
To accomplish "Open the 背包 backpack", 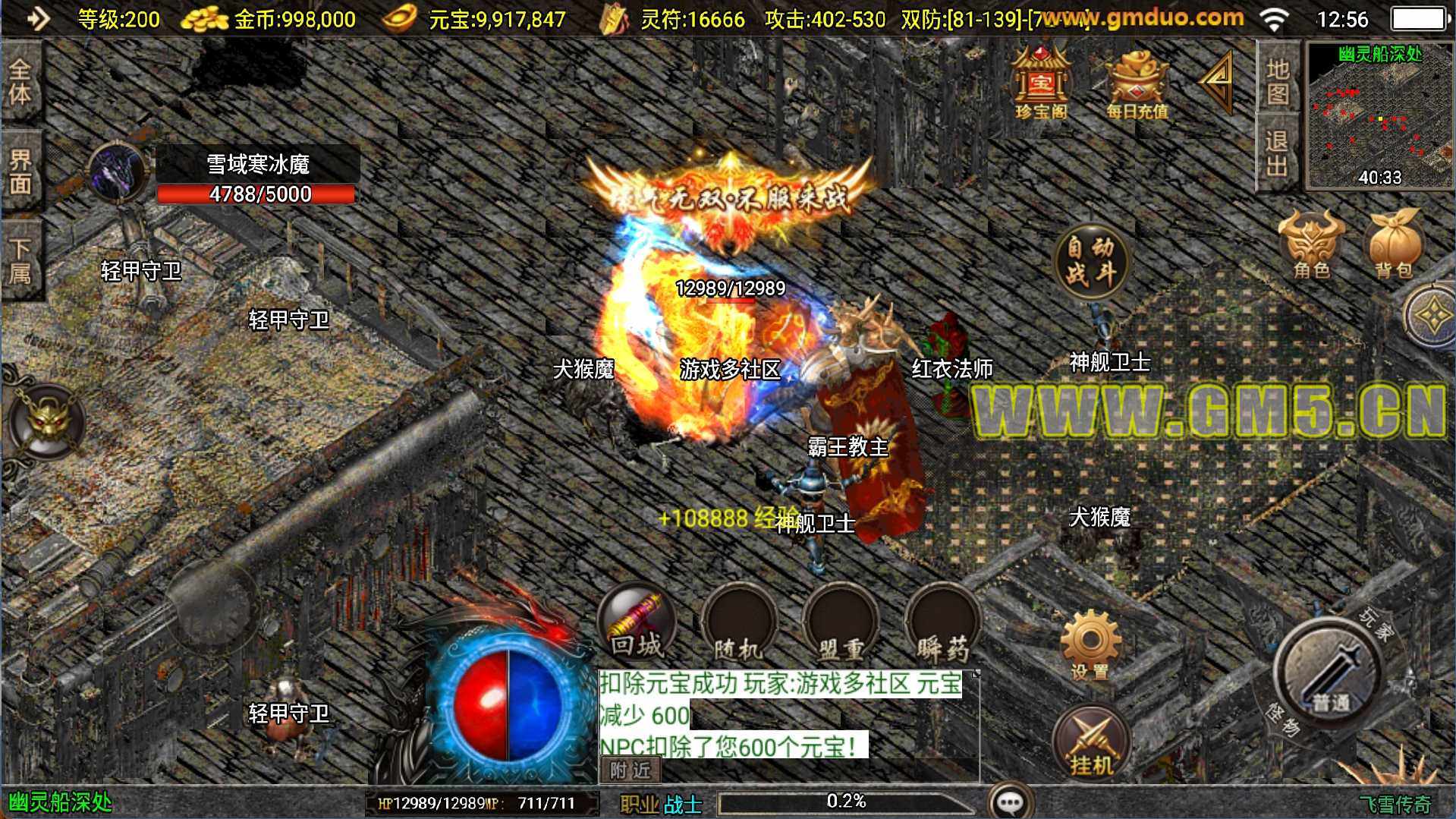I will (x=1394, y=244).
